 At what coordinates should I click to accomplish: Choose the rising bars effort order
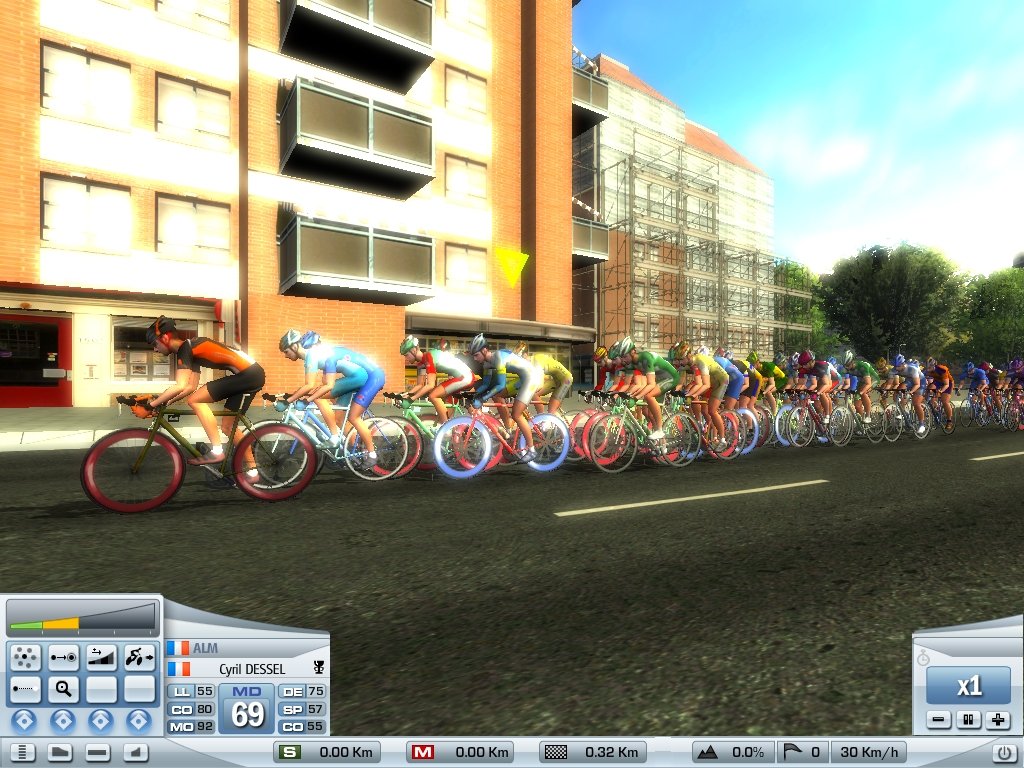101,657
